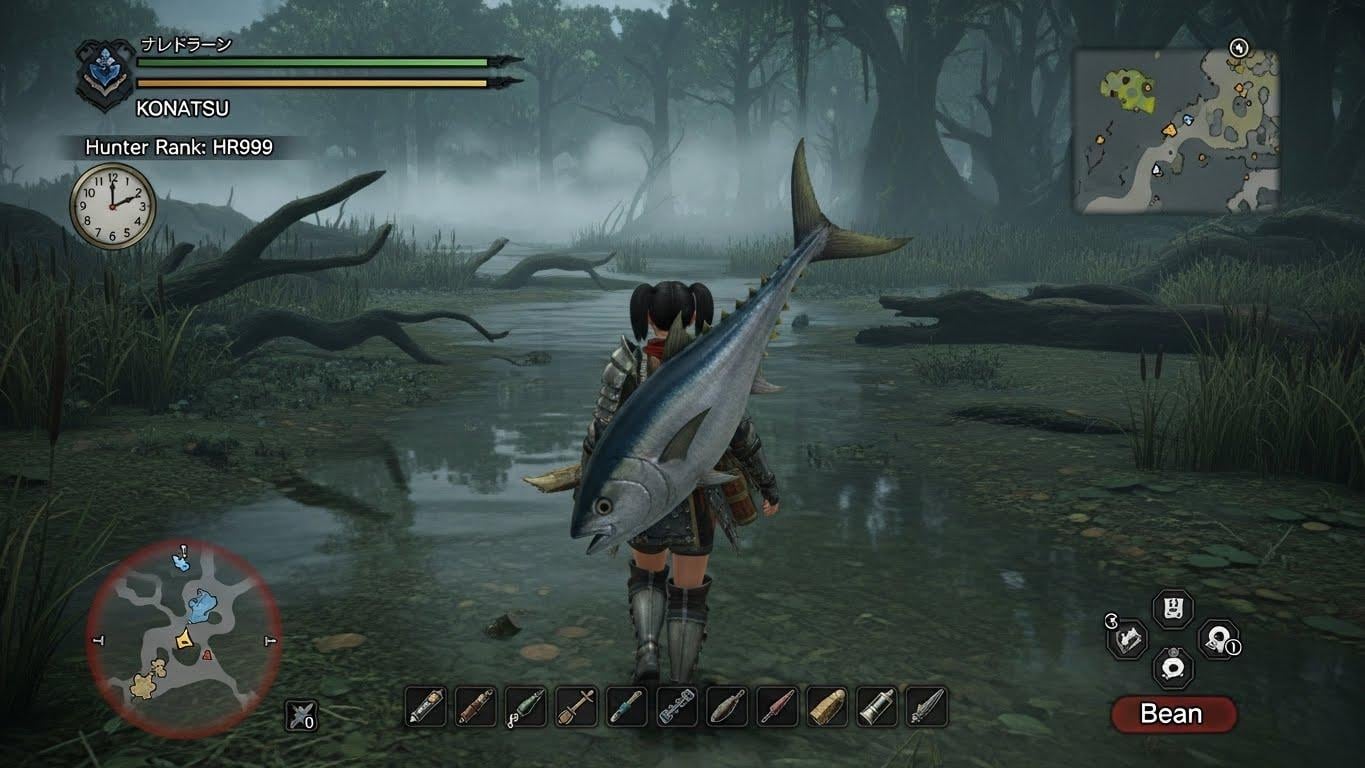Open the square map in the top corner

1176,131
